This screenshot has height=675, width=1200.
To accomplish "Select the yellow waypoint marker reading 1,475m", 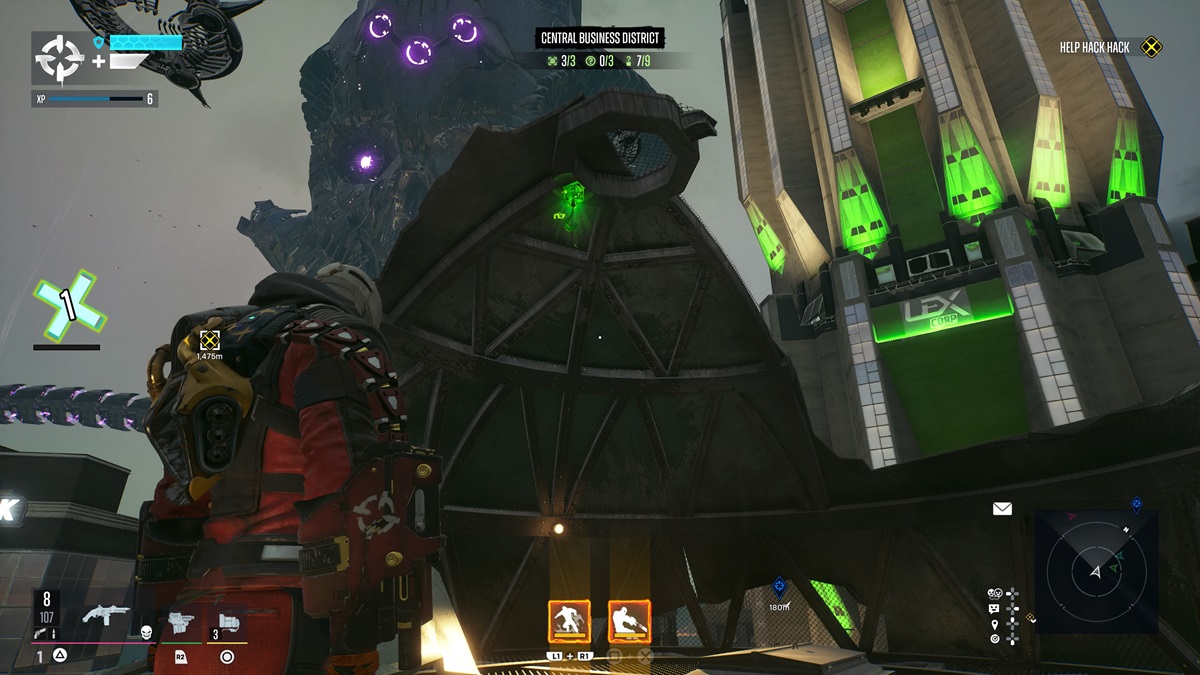I will (x=209, y=341).
